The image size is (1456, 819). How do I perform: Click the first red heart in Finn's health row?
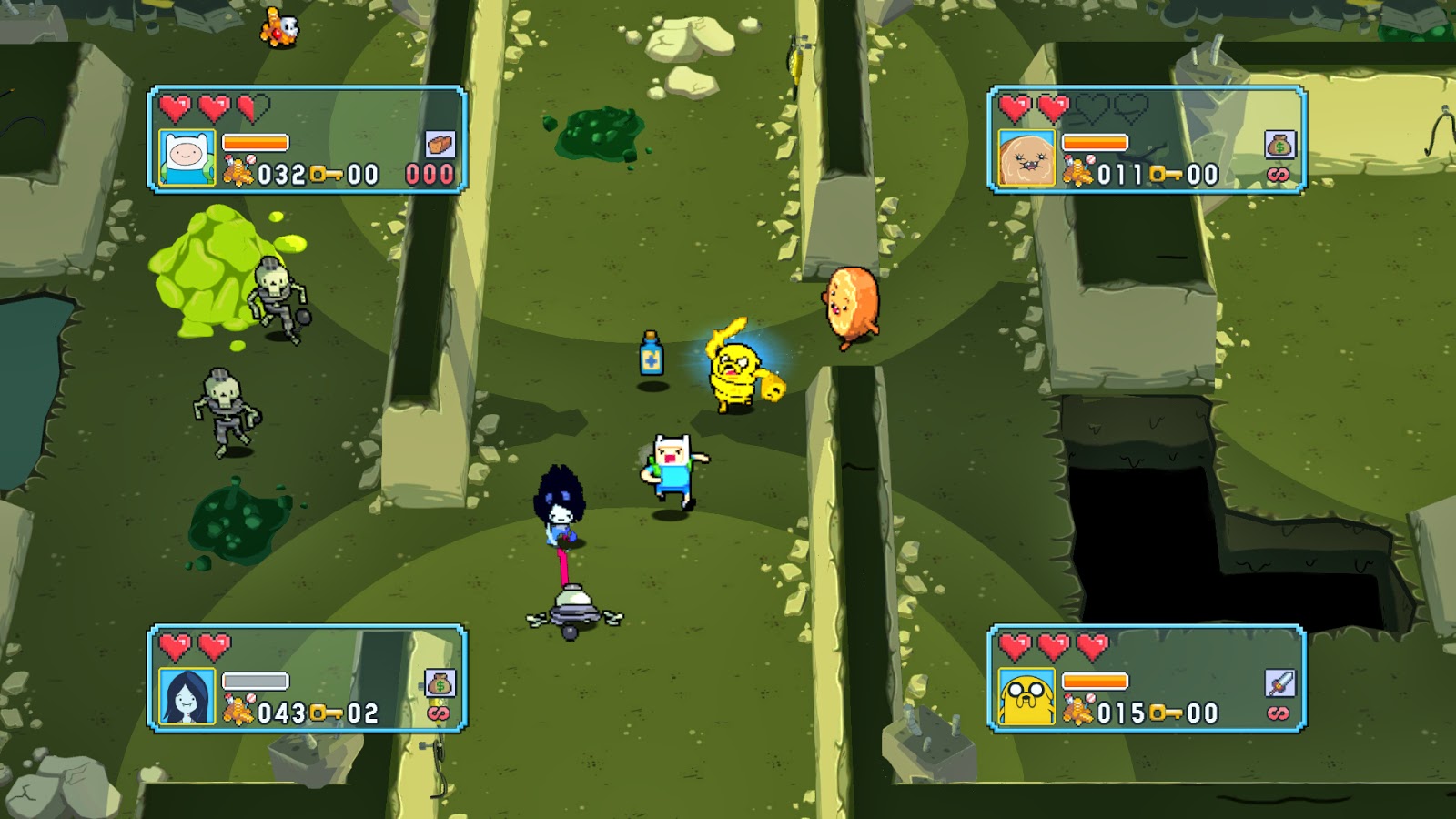[x=176, y=108]
